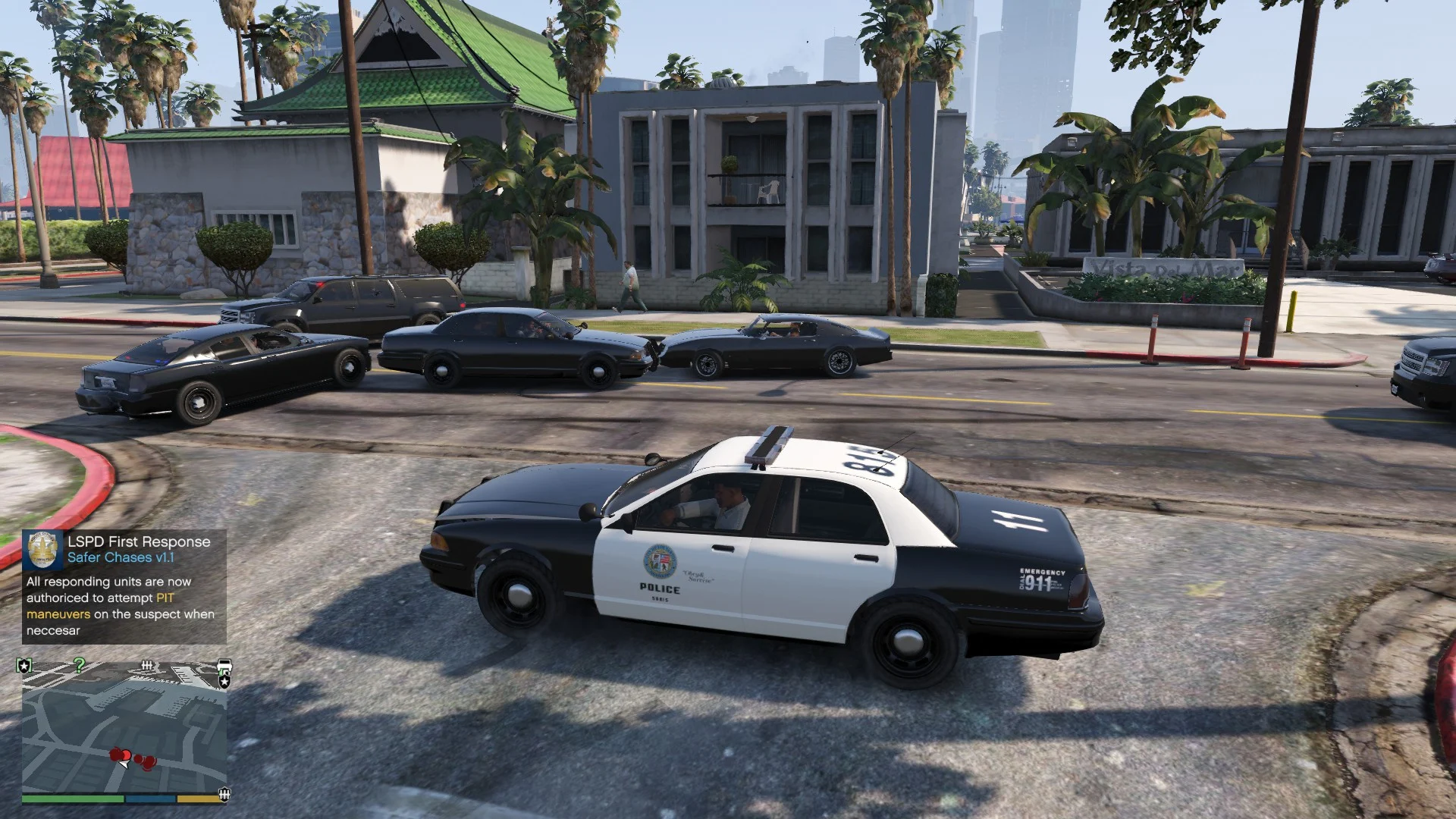Click the green health bar below the minimap

pos(72,799)
